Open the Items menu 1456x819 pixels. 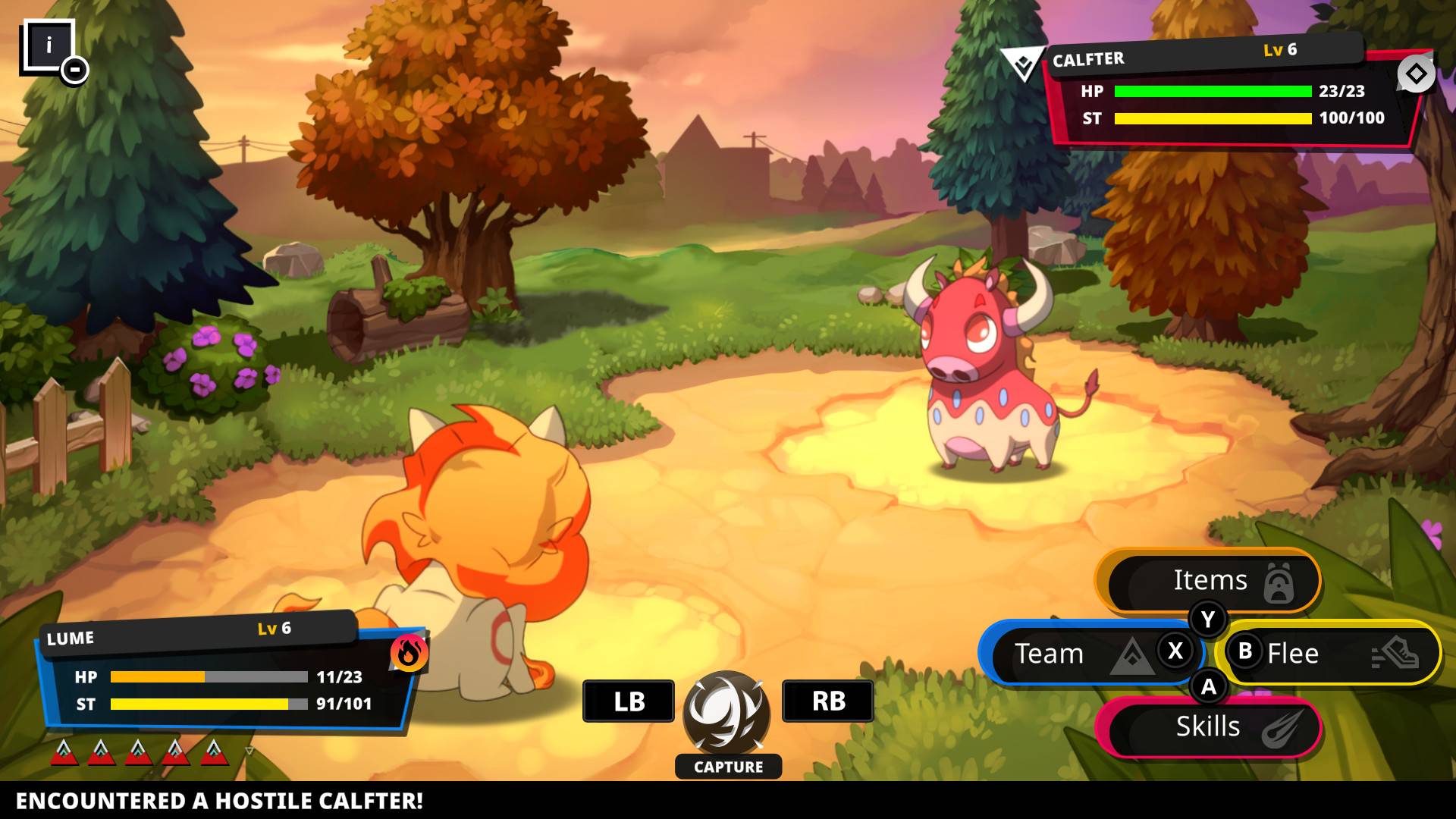tap(1212, 580)
